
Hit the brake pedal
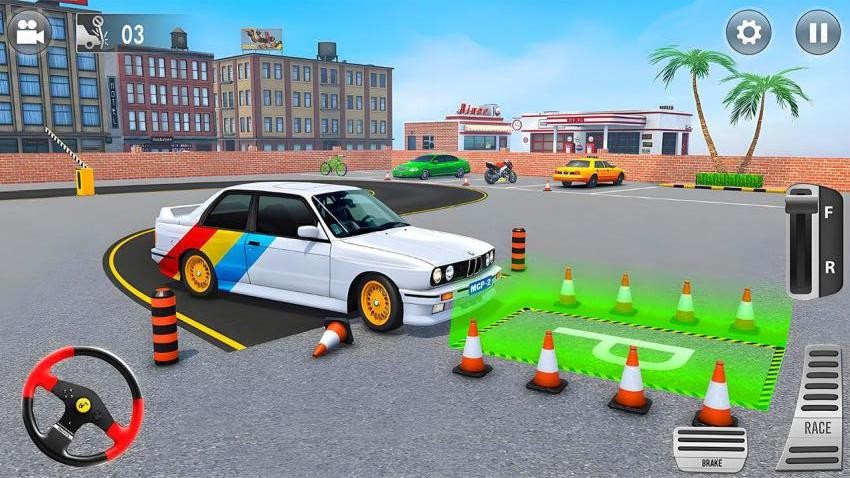[709, 448]
